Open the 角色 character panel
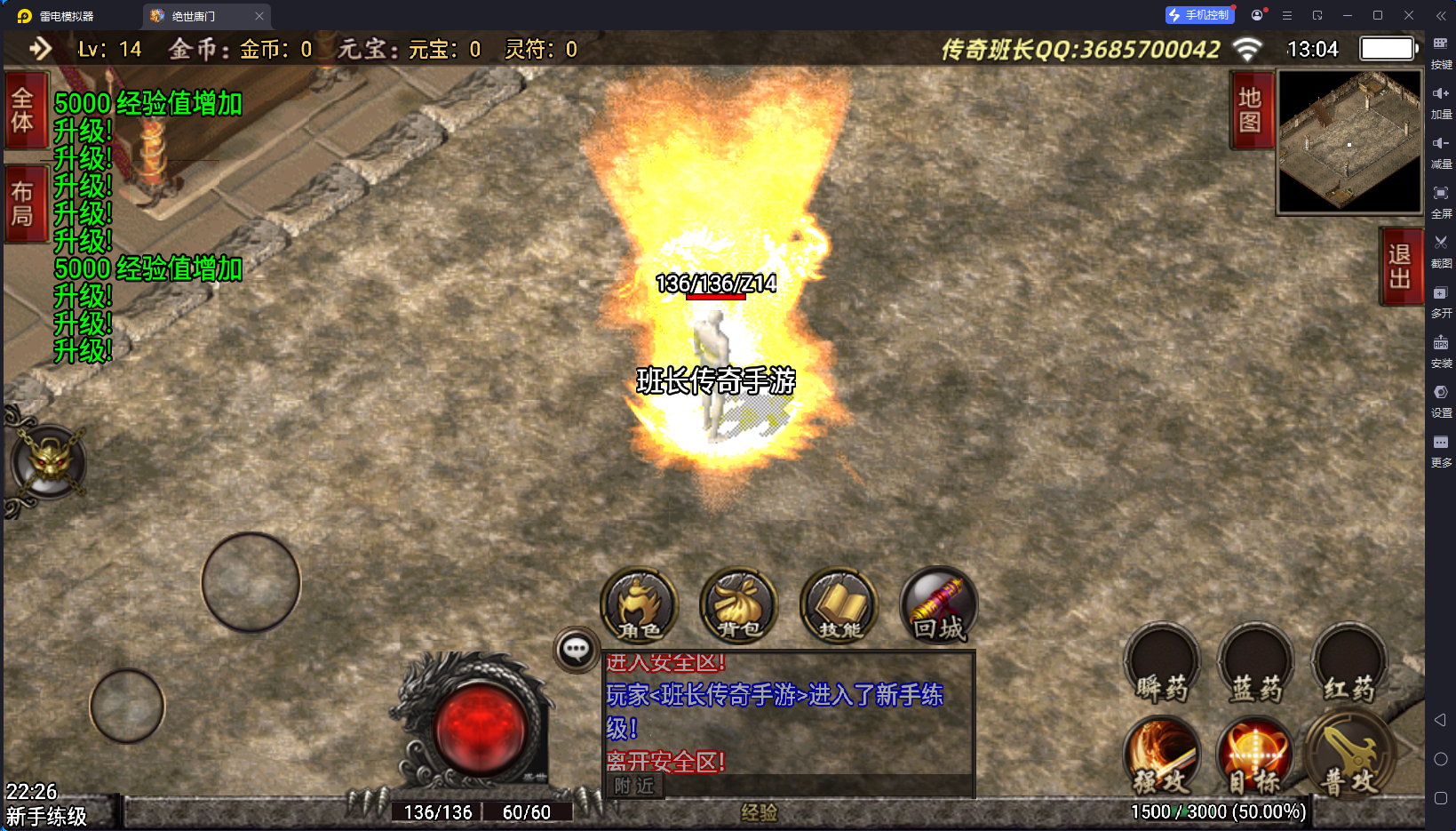 pyautogui.click(x=640, y=606)
